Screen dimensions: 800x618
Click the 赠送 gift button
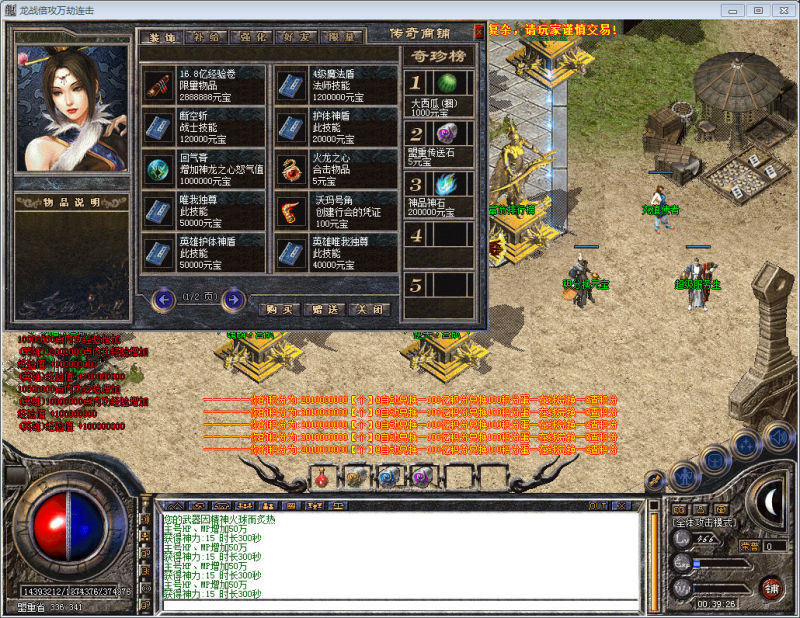pyautogui.click(x=324, y=309)
